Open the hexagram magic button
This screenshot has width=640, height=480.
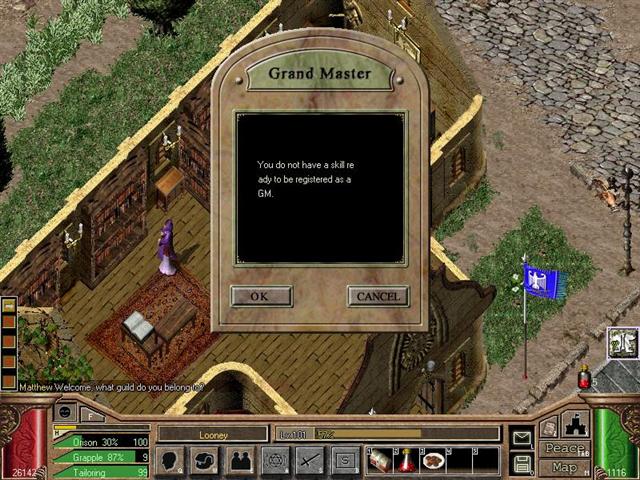277,460
